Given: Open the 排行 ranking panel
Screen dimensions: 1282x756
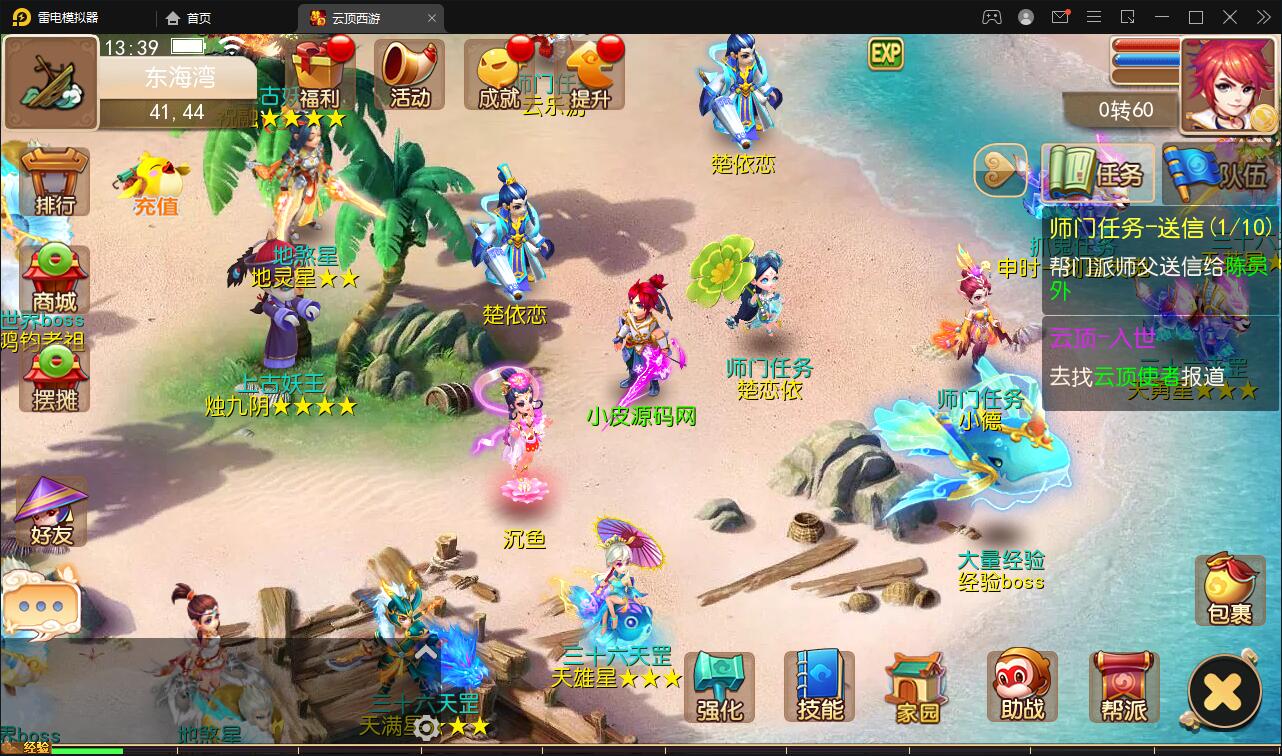Looking at the screenshot, I should 53,182.
